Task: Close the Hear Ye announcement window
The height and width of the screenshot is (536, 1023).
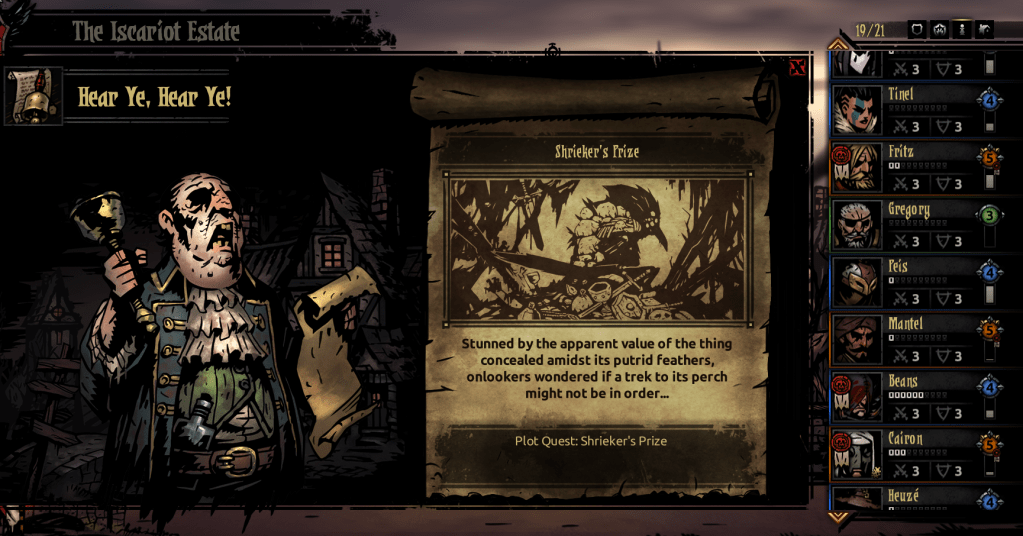Action: point(797,68)
